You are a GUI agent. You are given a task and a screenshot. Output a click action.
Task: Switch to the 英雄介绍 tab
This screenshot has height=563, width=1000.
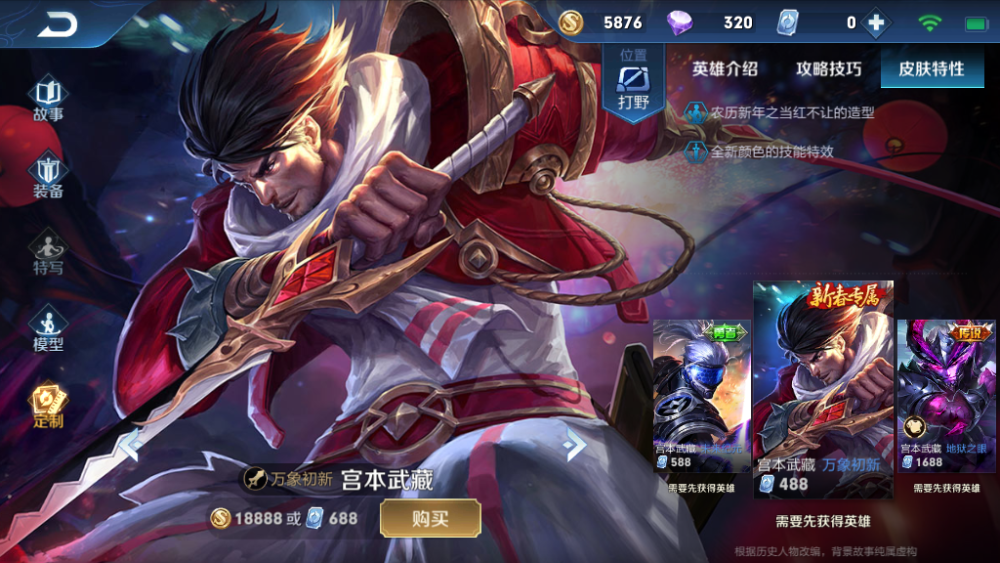[725, 69]
